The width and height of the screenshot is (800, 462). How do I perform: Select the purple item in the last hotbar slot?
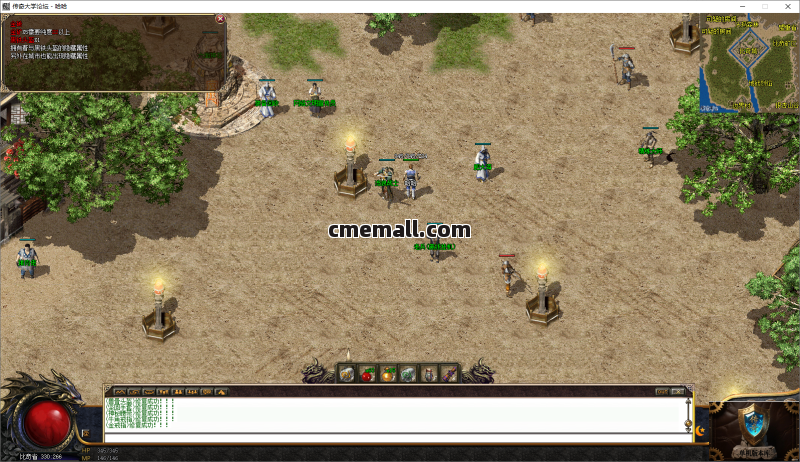(x=450, y=373)
